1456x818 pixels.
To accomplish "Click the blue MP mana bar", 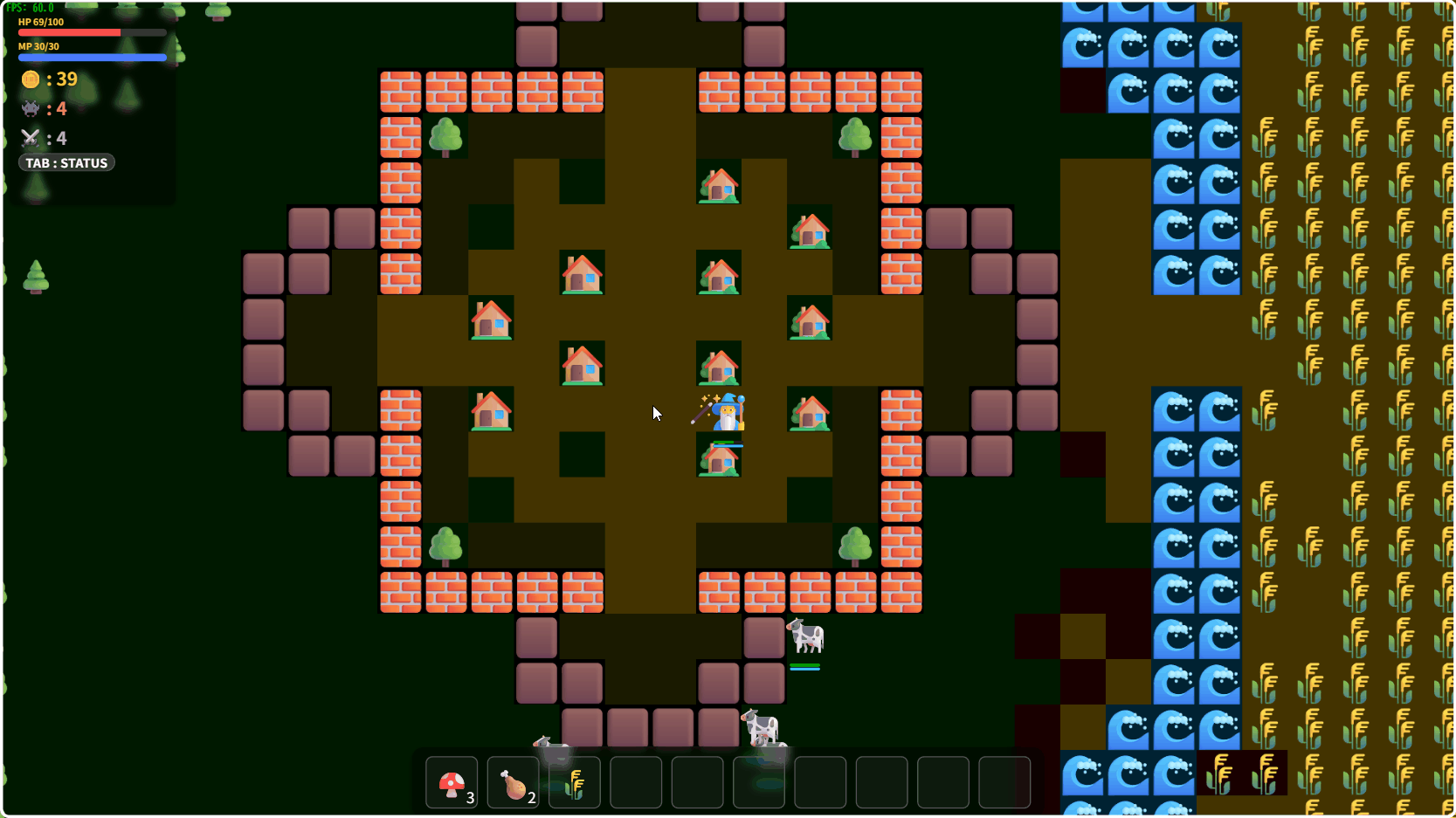I will (x=92, y=57).
